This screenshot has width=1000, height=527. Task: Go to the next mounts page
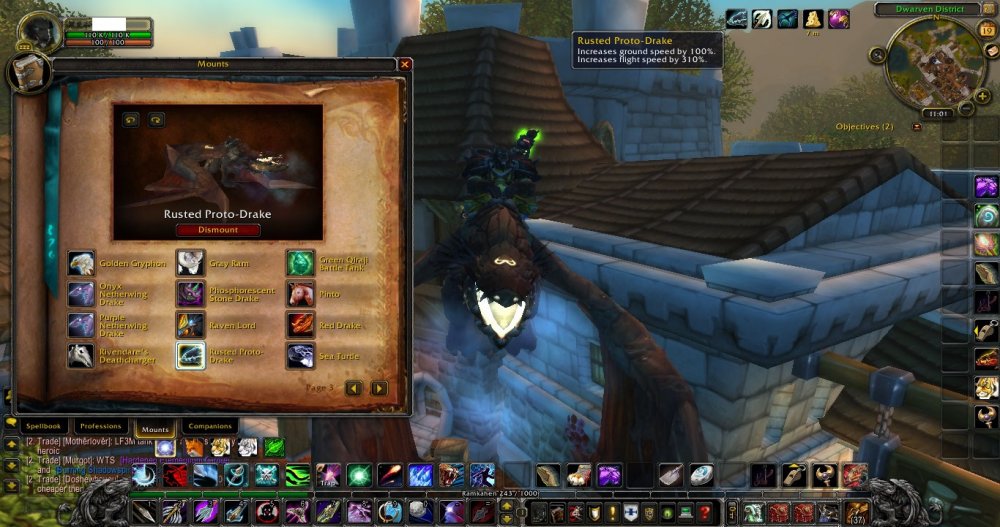point(379,388)
